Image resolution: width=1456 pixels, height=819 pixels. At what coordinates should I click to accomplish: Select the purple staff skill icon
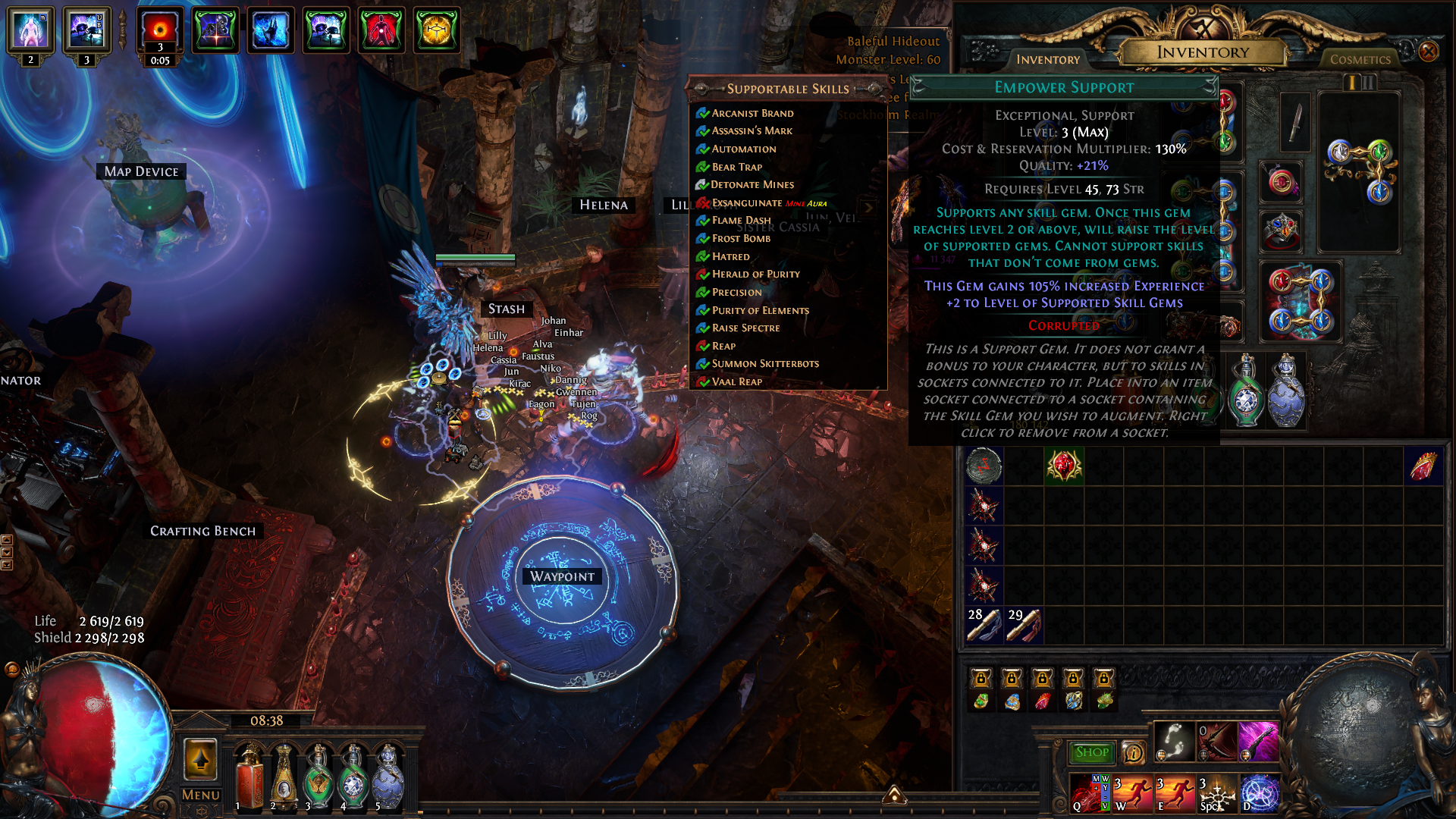1258,741
